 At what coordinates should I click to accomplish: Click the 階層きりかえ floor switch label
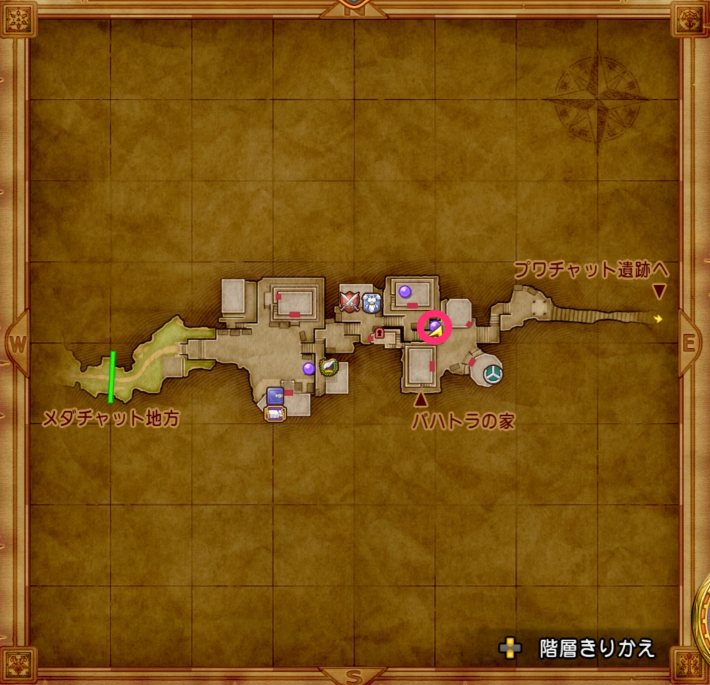tap(596, 648)
